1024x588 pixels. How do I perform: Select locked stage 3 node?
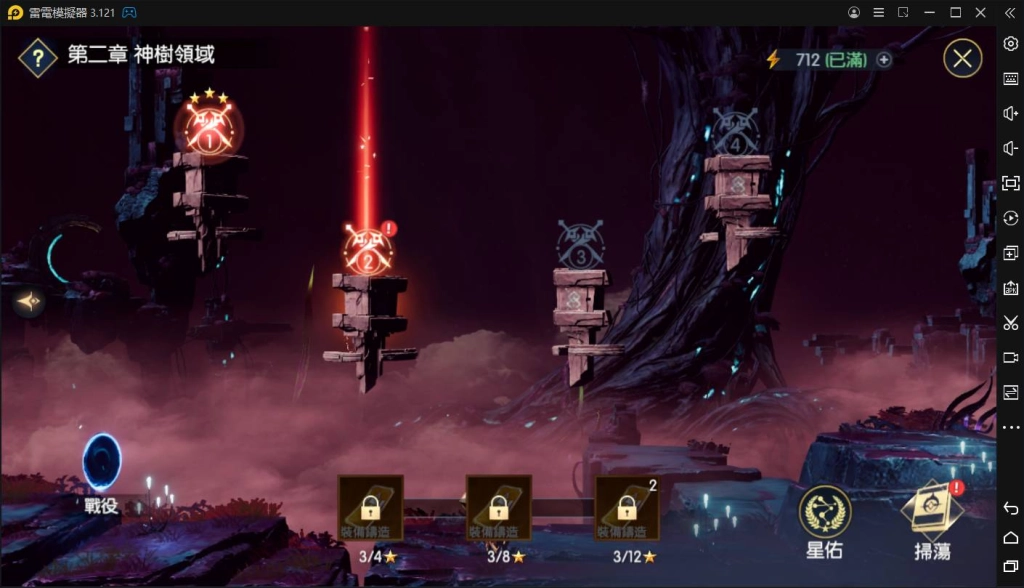581,245
